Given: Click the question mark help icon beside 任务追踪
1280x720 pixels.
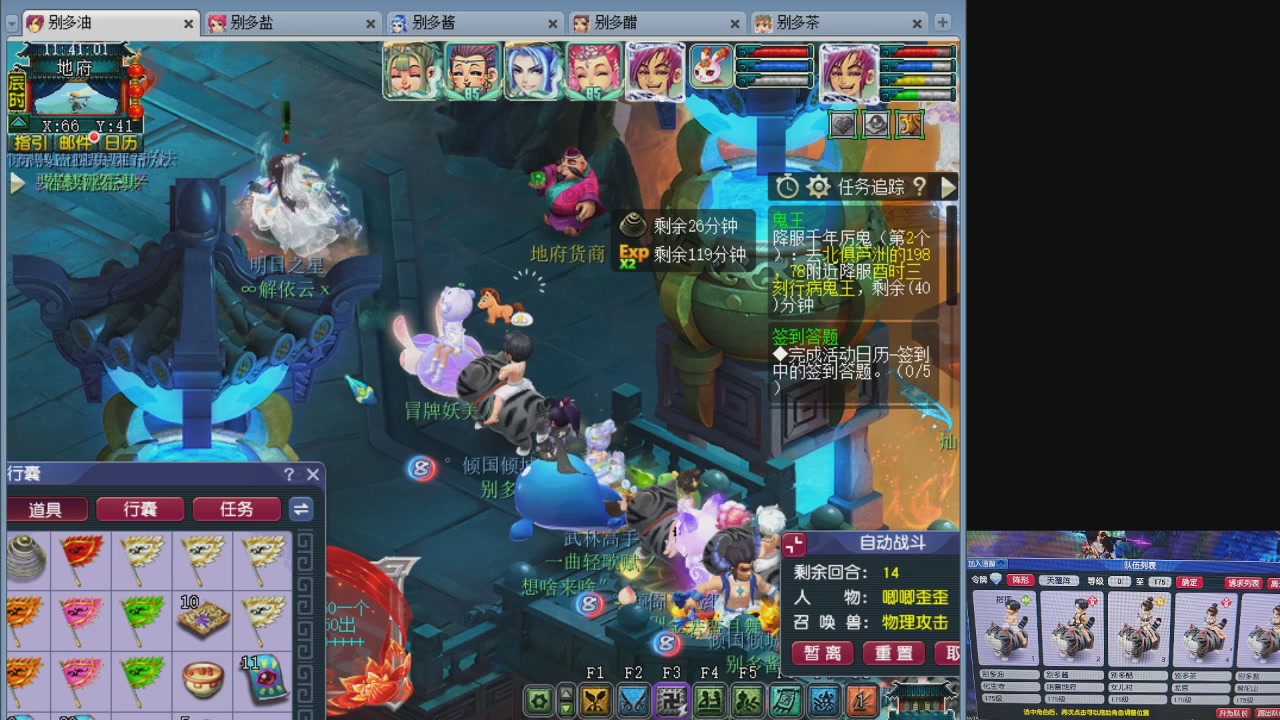Looking at the screenshot, I should click(920, 188).
